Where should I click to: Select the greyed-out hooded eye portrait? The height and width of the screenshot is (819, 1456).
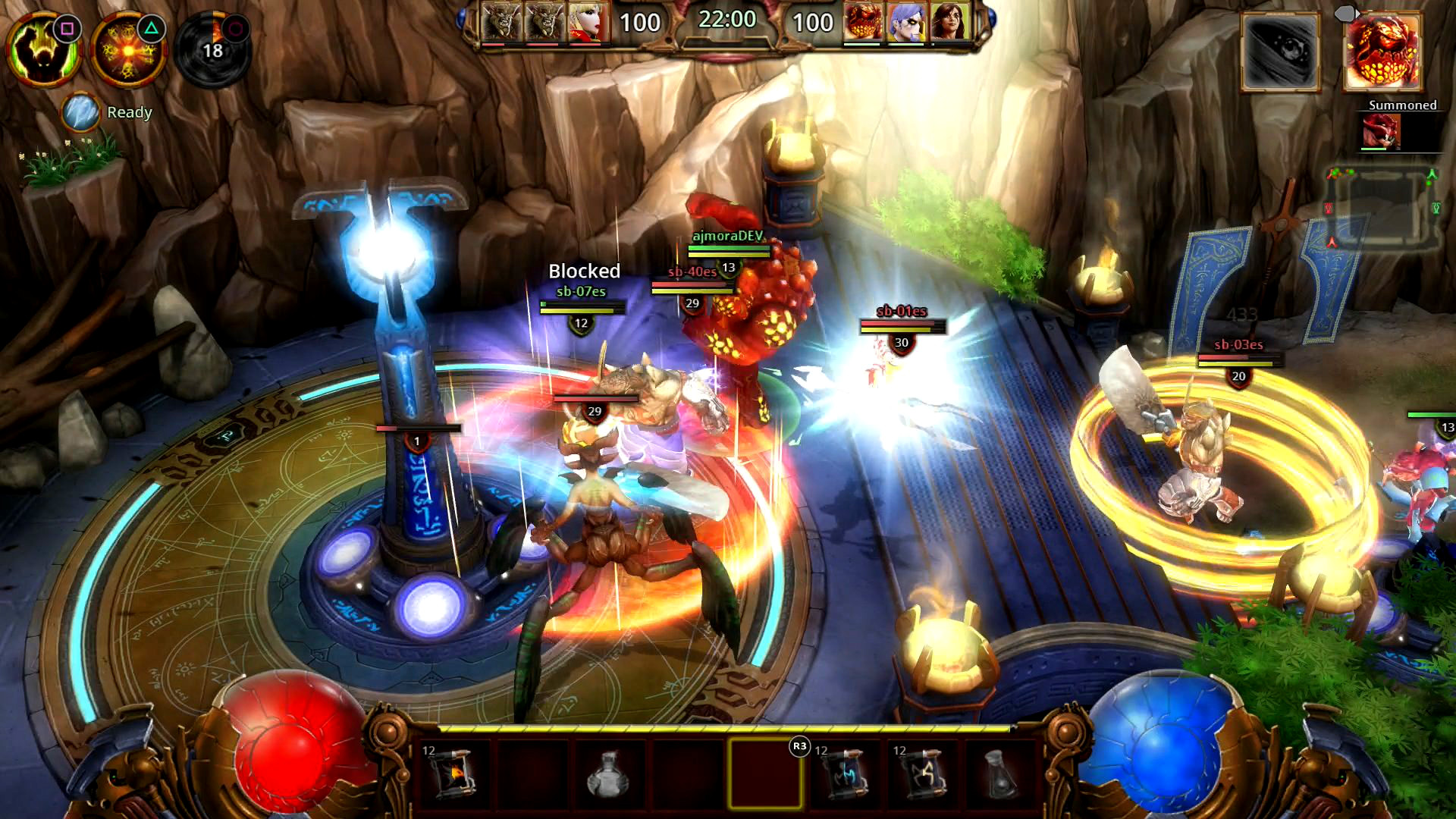pyautogui.click(x=1280, y=52)
